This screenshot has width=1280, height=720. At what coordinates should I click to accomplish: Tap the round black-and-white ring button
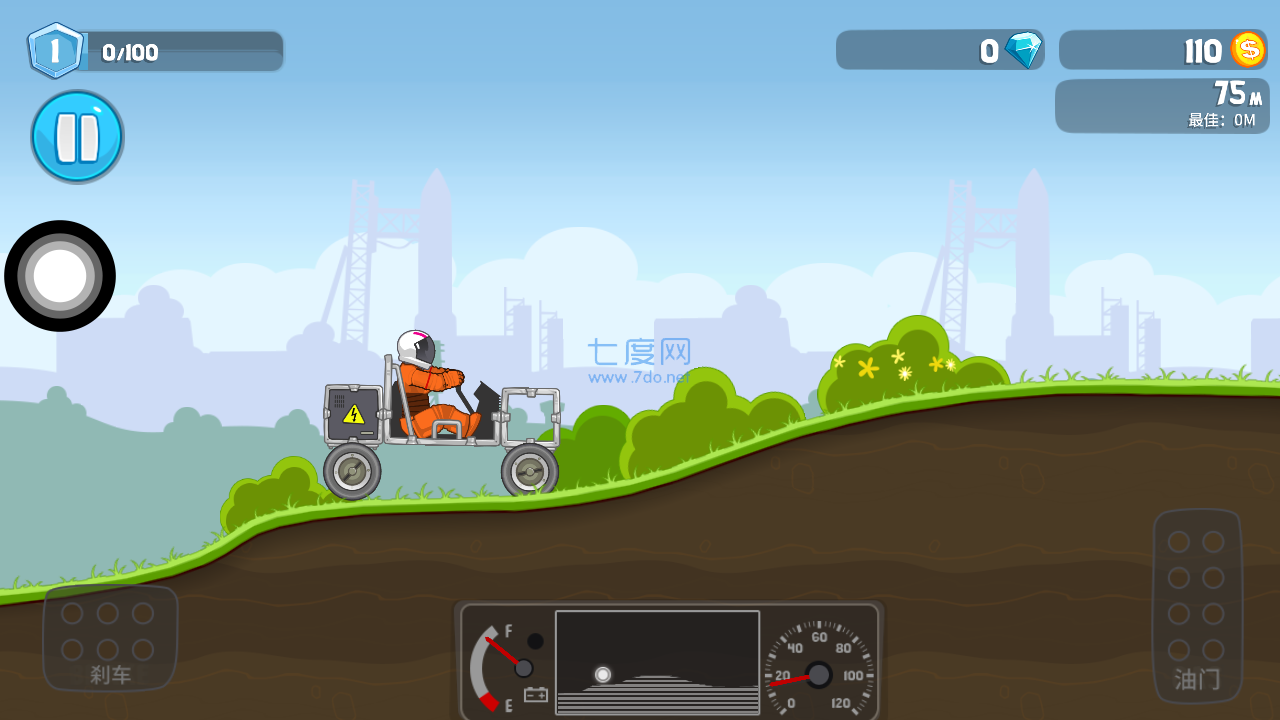(x=60, y=276)
